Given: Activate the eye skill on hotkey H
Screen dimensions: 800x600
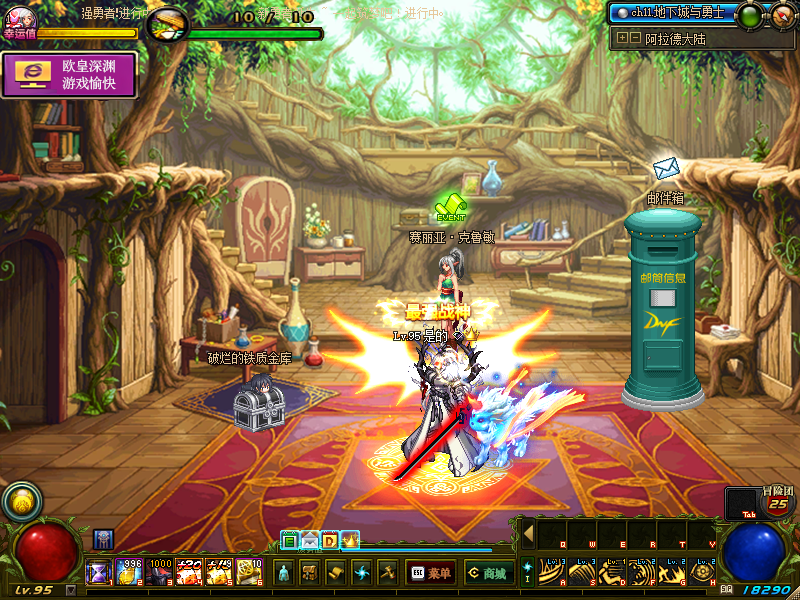Looking at the screenshot, I should click(702, 573).
